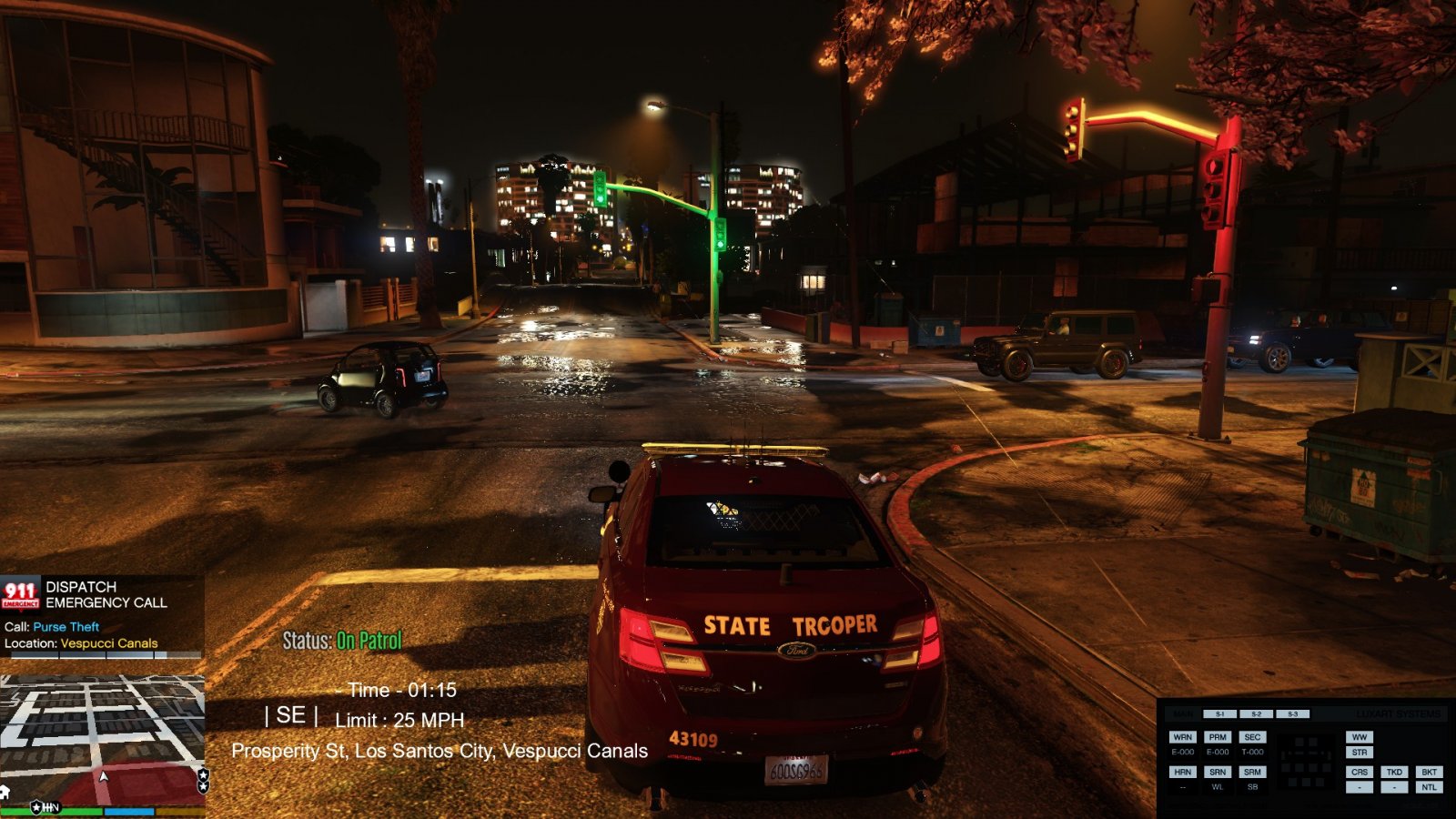This screenshot has height=819, width=1456.
Task: Activate the SRM siren button
Action: pos(1252,772)
